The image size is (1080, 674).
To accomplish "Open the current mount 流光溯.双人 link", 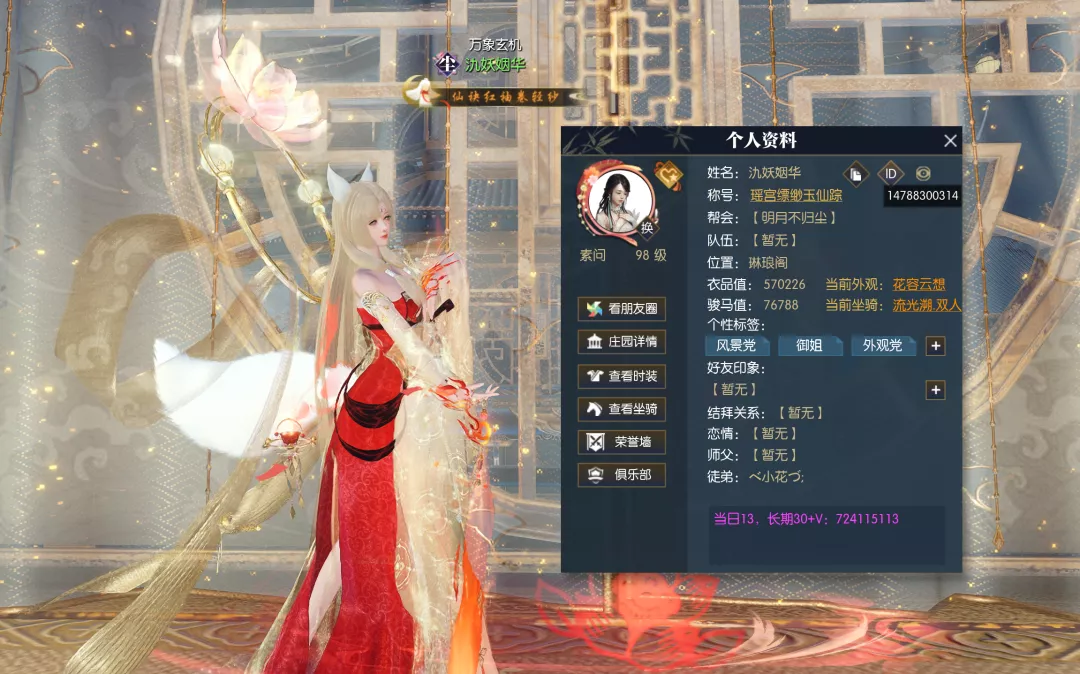I will point(926,305).
